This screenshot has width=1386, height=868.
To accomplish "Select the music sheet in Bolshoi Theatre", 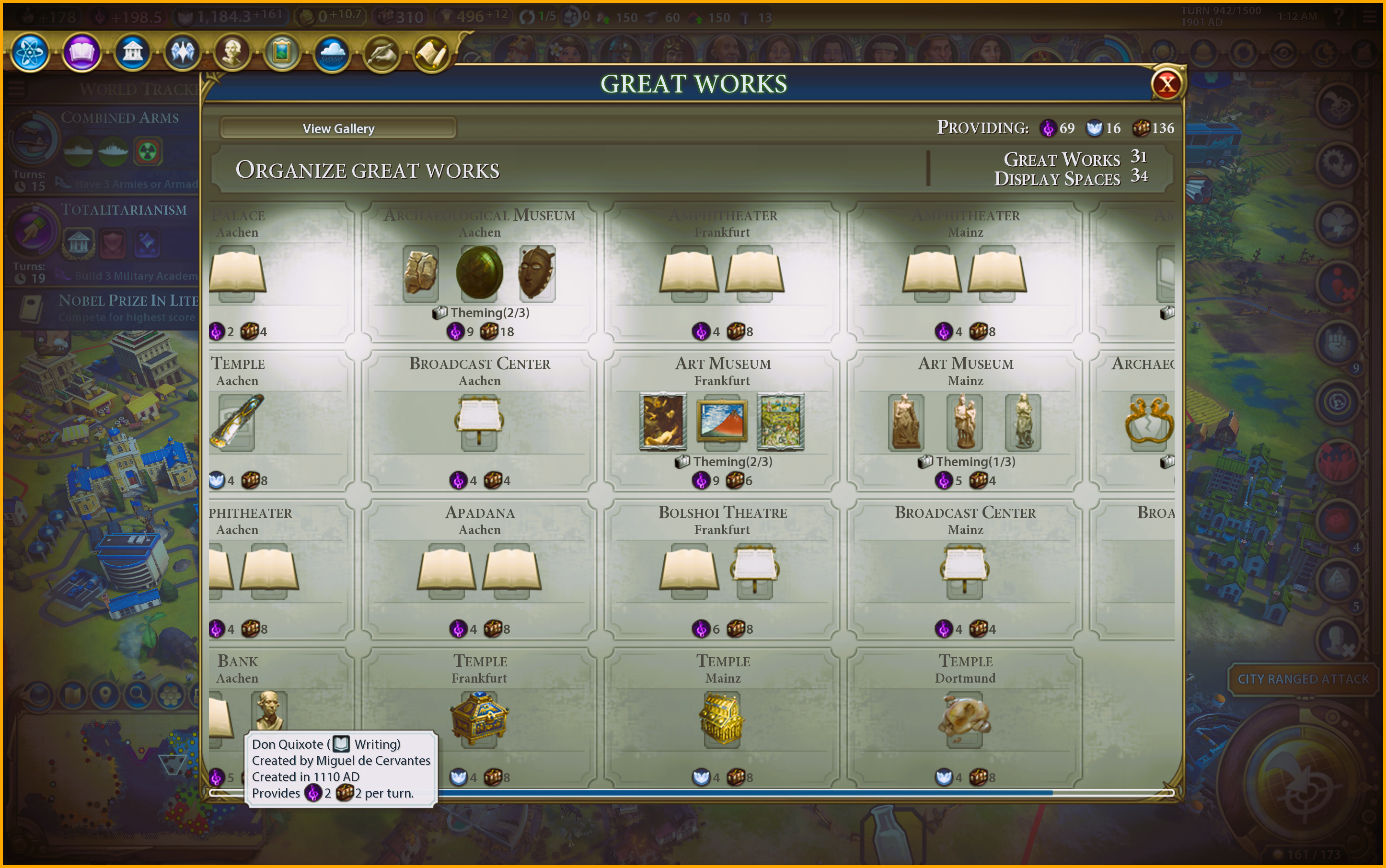I will click(x=754, y=570).
